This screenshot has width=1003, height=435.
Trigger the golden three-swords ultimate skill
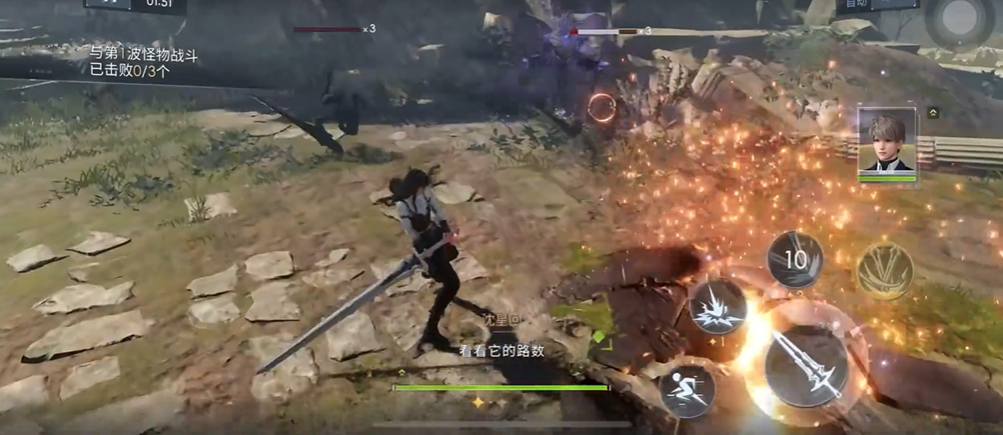(x=885, y=270)
